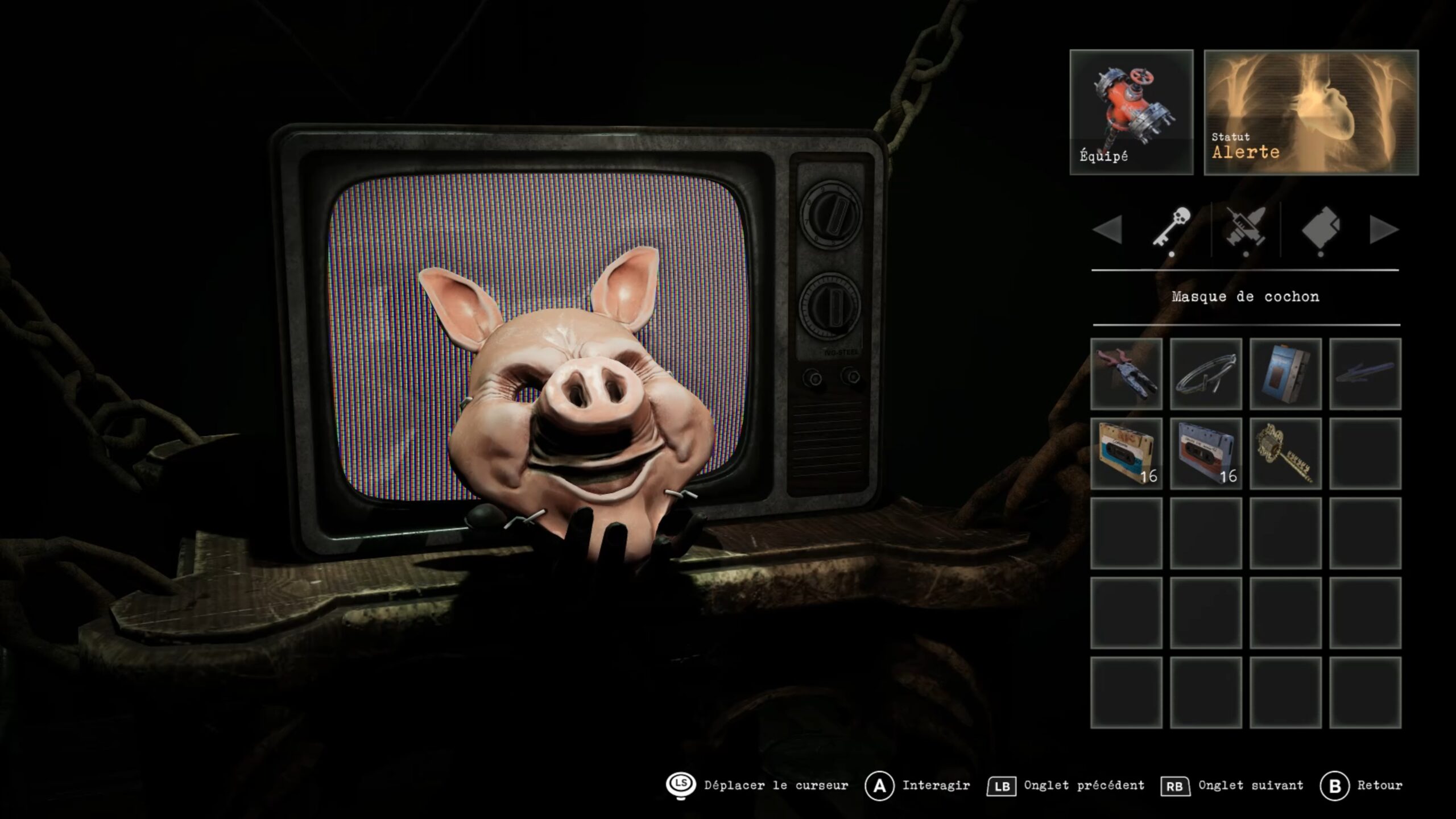Choose the coiled wire ring item
This screenshot has height=819, width=1456.
coord(1206,374)
